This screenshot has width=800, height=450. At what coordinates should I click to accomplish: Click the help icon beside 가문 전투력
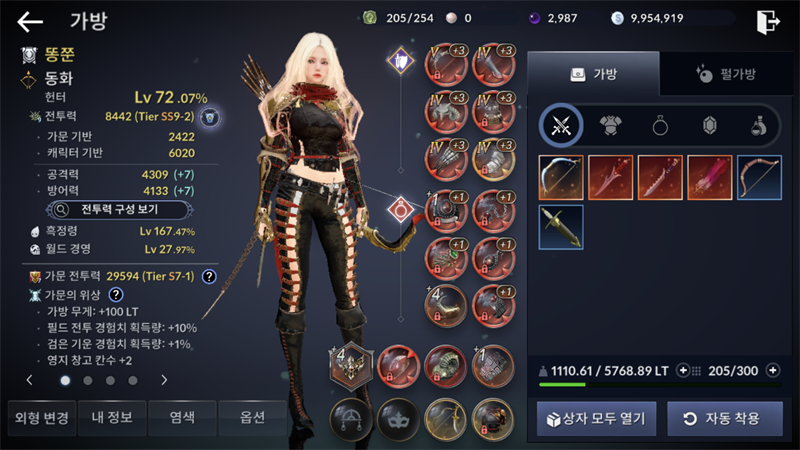(209, 277)
